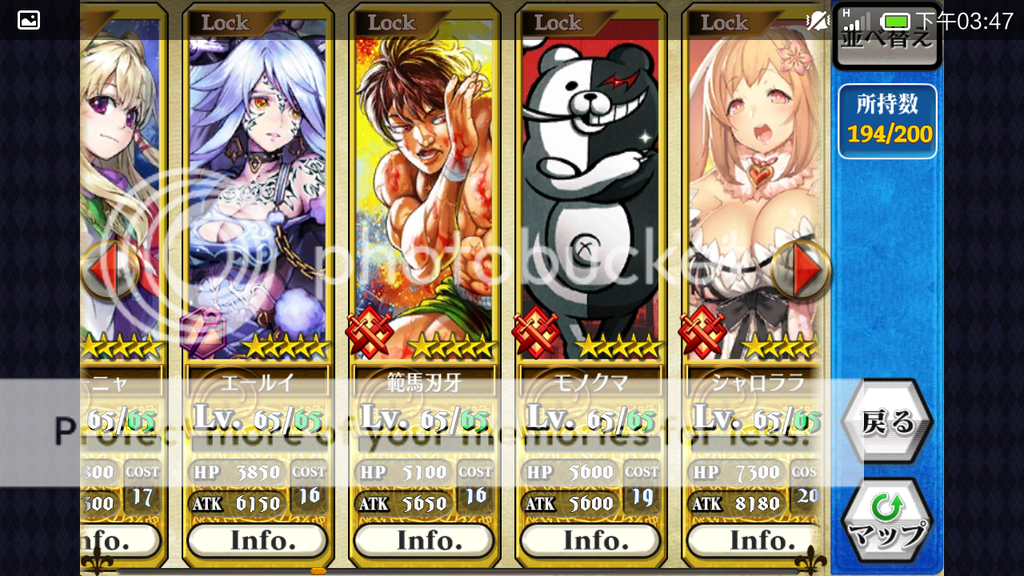This screenshot has height=576, width=1024.
Task: Toggle the Lock tab above モノクマ
Action: tap(558, 22)
